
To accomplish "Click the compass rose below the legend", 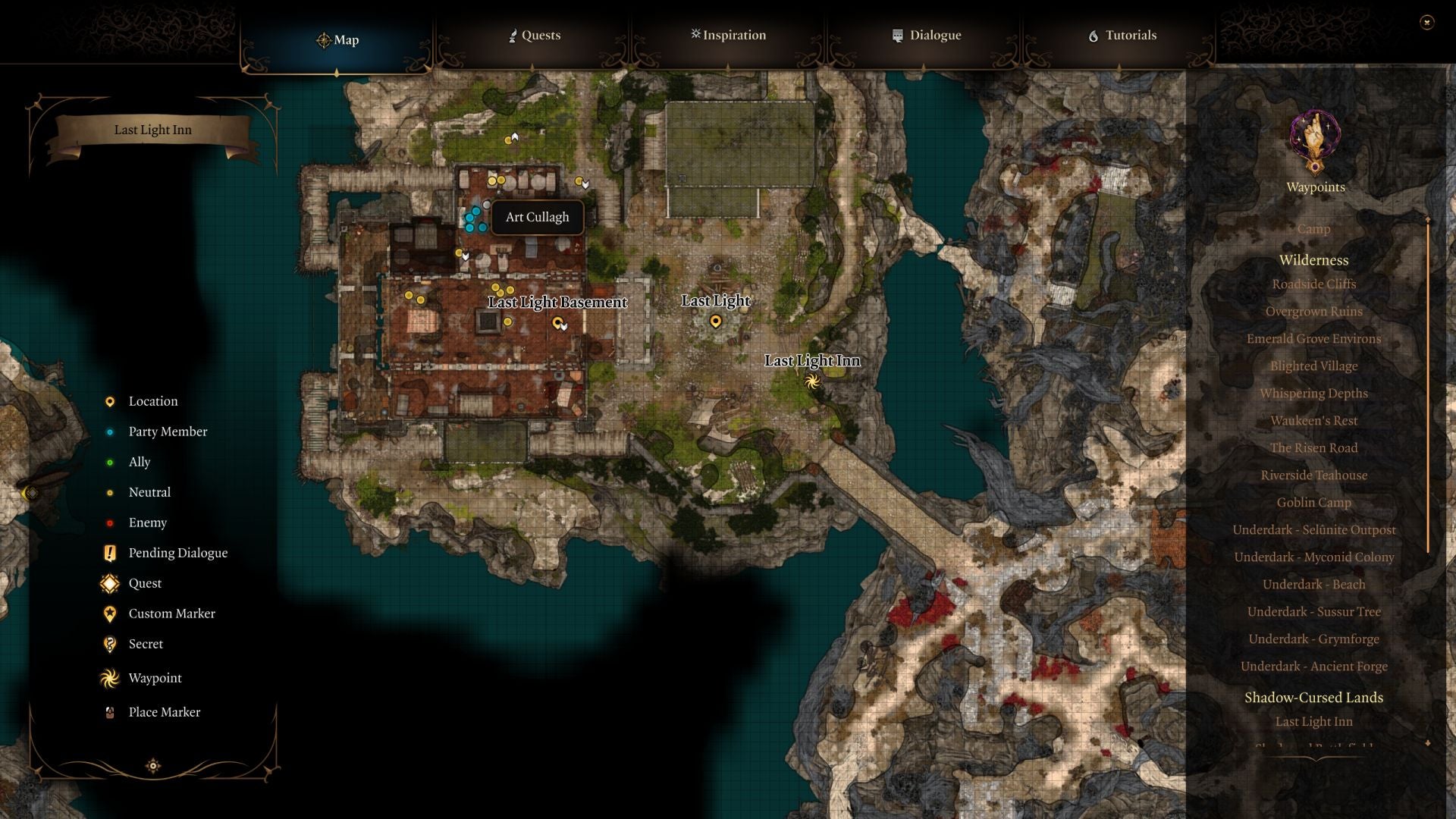I will 153,766.
